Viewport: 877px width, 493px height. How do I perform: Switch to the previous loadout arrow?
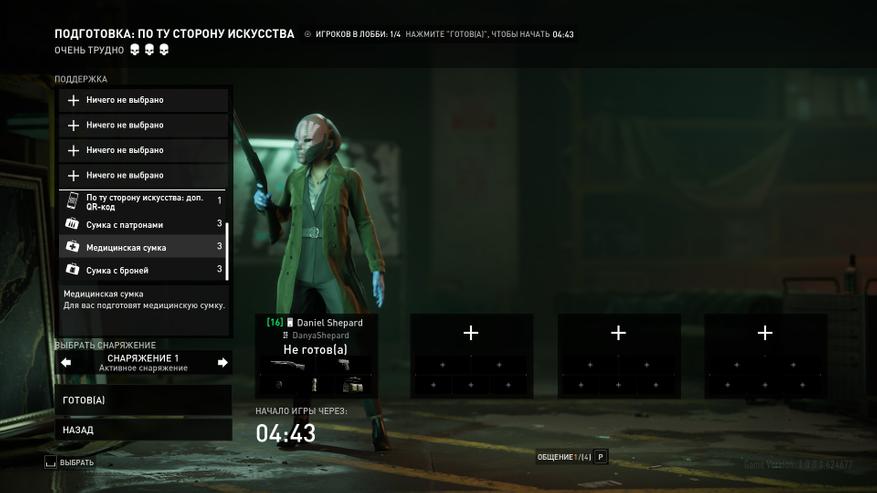point(66,362)
